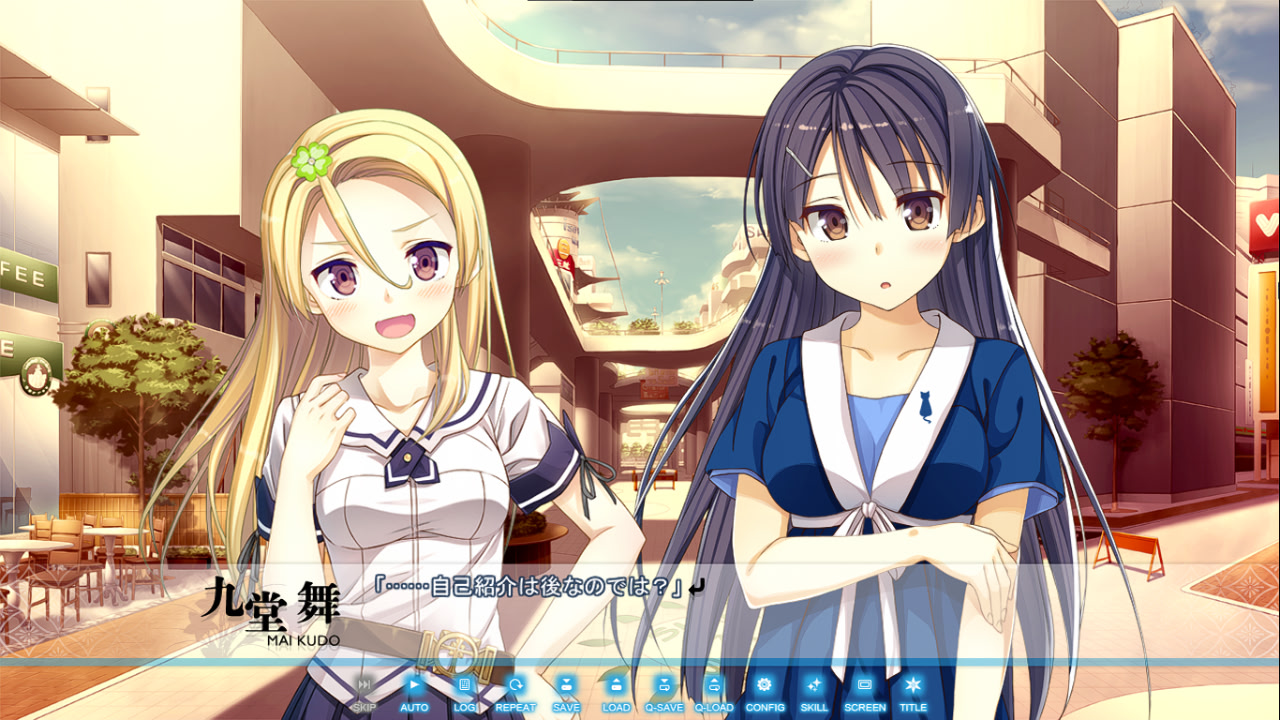Open the CONFIG settings
1280x720 pixels.
(x=765, y=692)
